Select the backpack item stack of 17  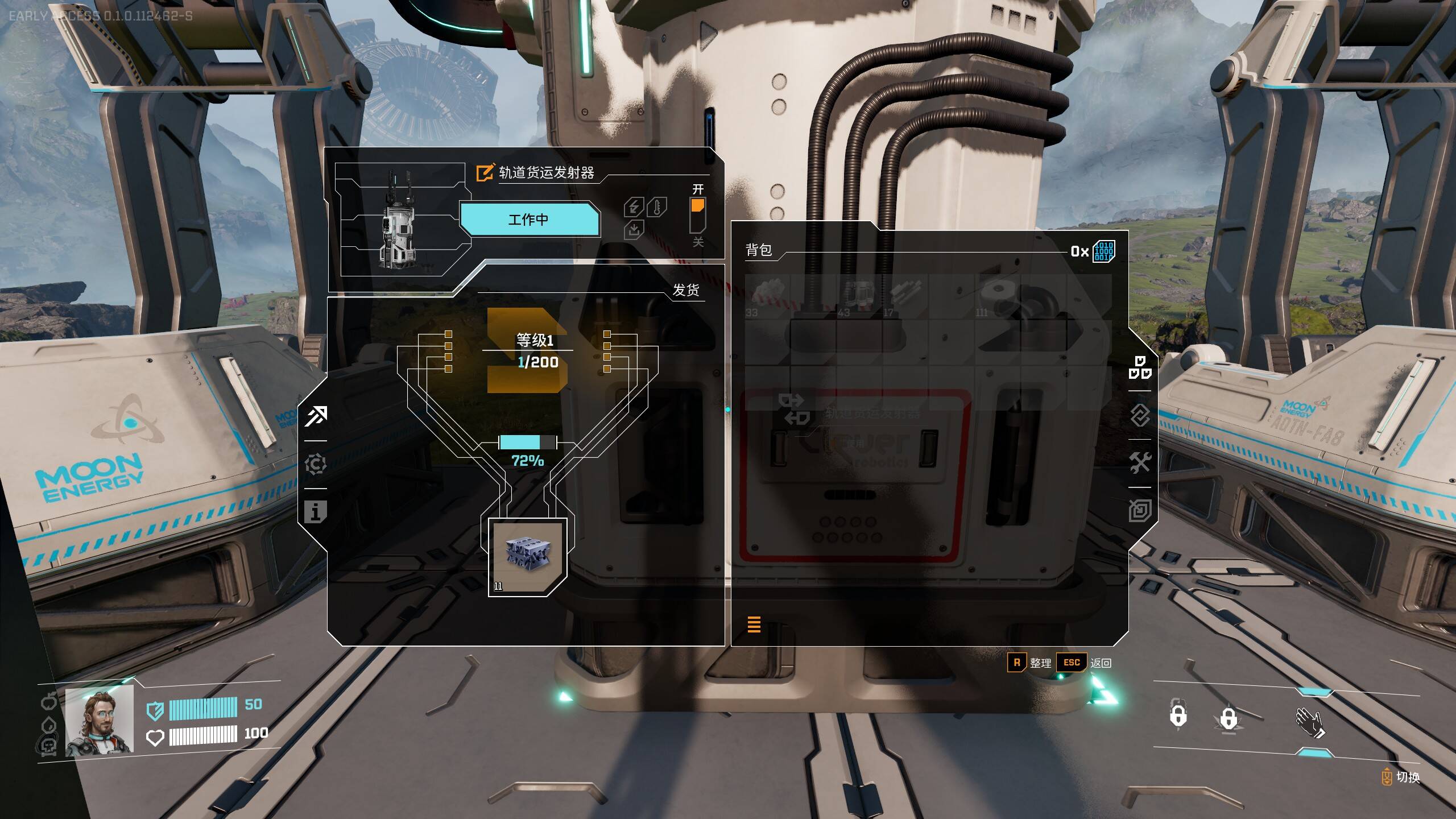tap(905, 296)
